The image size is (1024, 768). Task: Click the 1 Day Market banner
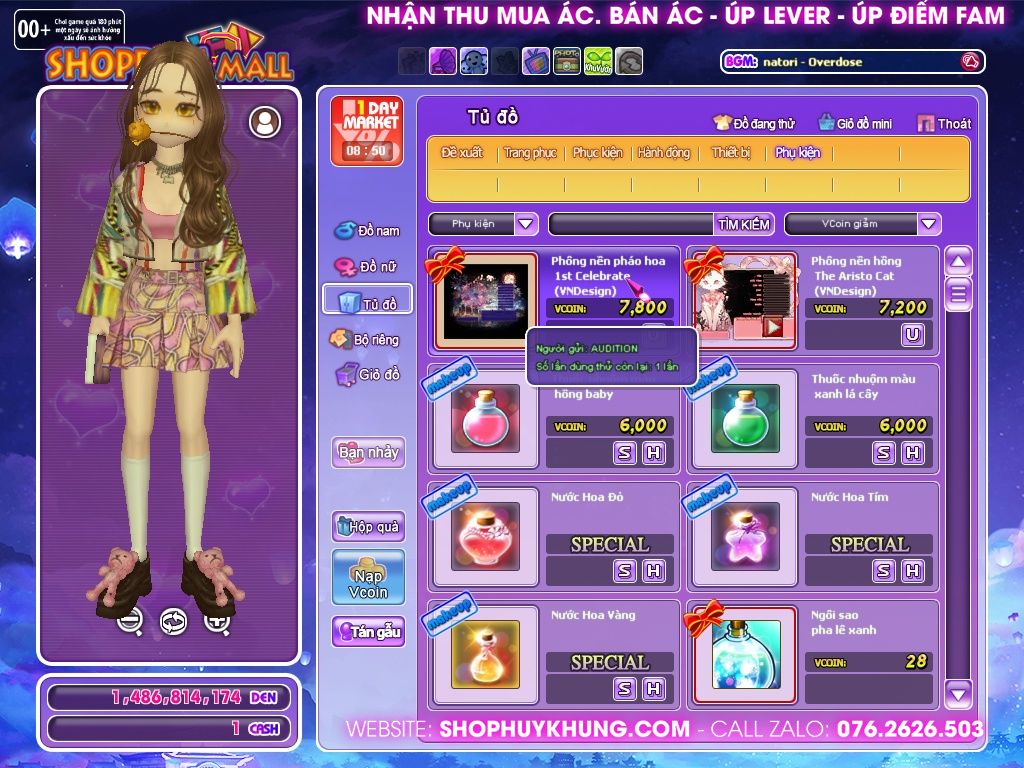366,130
